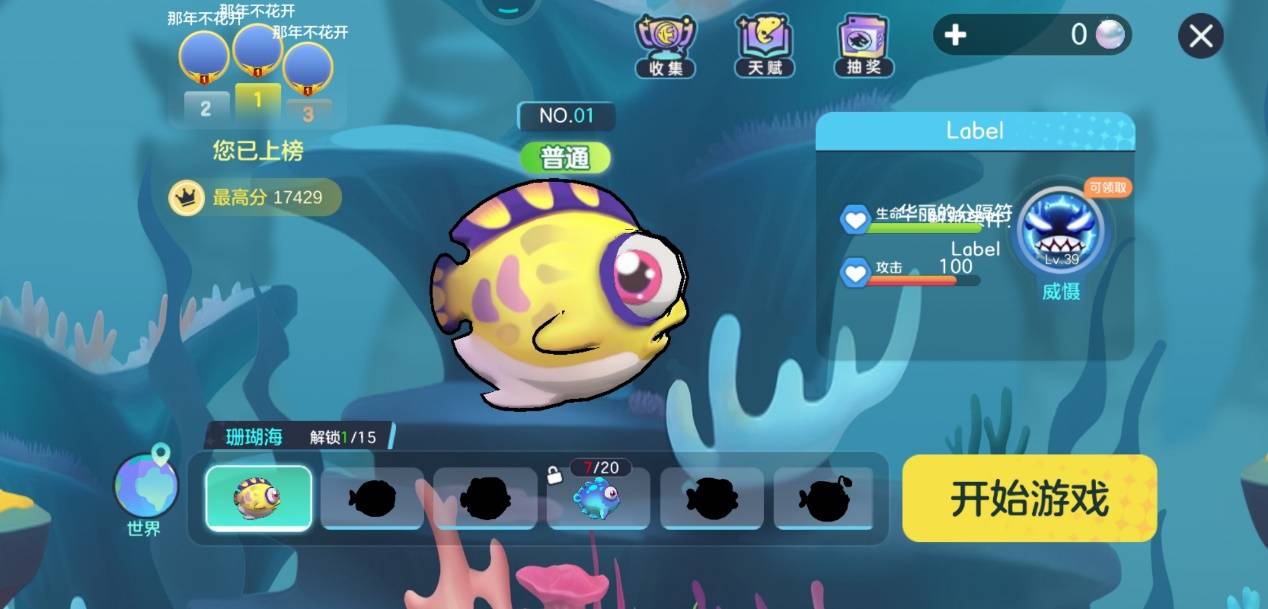Select the locked blue fish 7/20 slot

598,497
